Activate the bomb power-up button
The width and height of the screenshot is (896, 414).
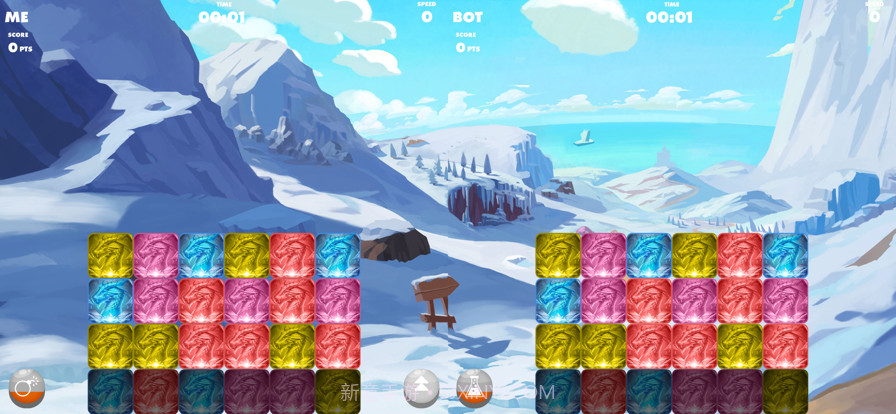point(27,388)
